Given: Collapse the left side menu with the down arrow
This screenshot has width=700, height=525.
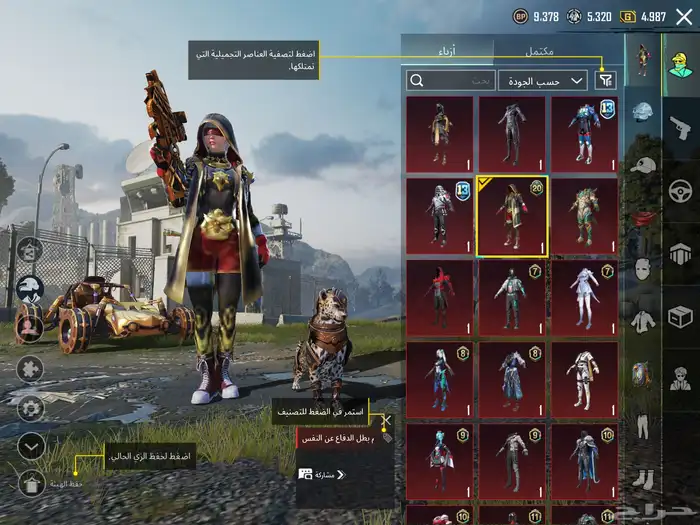Looking at the screenshot, I should tap(31, 446).
